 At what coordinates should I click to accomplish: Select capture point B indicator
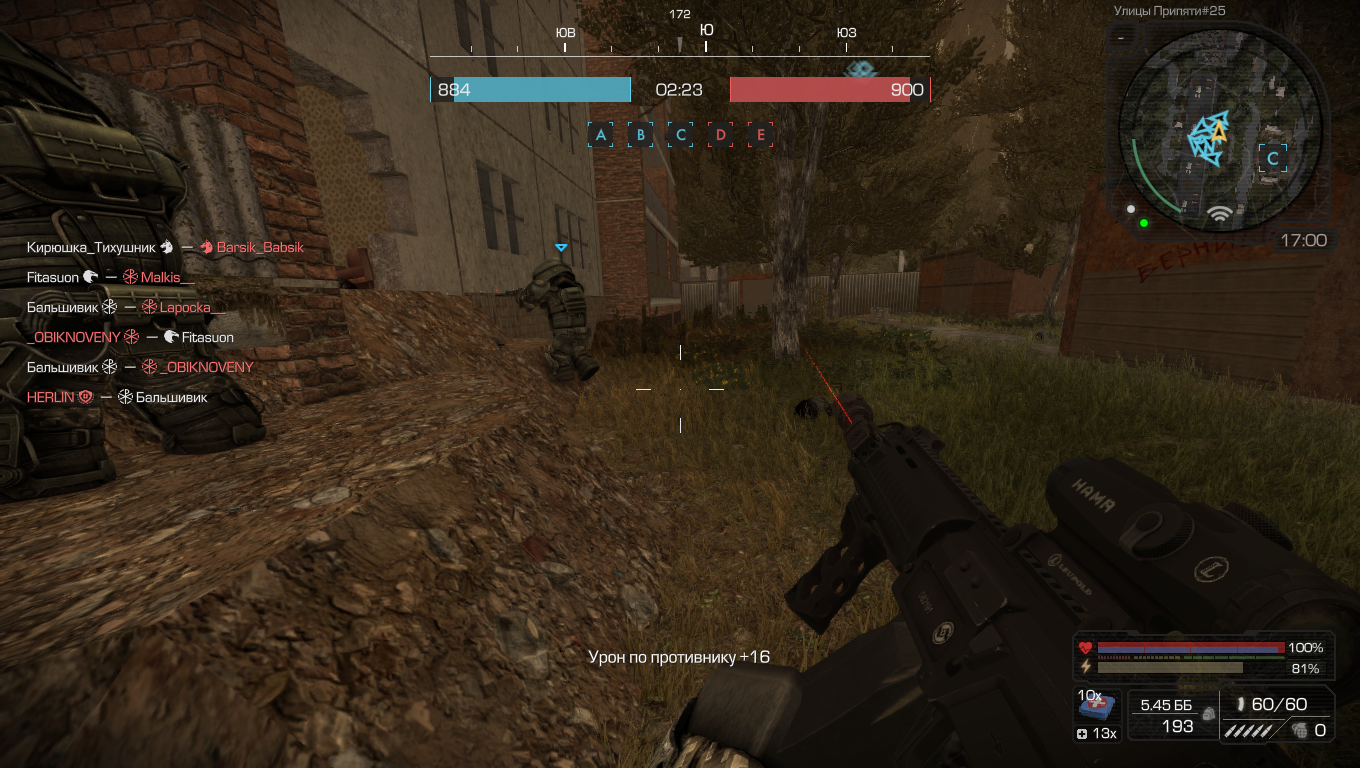point(641,135)
